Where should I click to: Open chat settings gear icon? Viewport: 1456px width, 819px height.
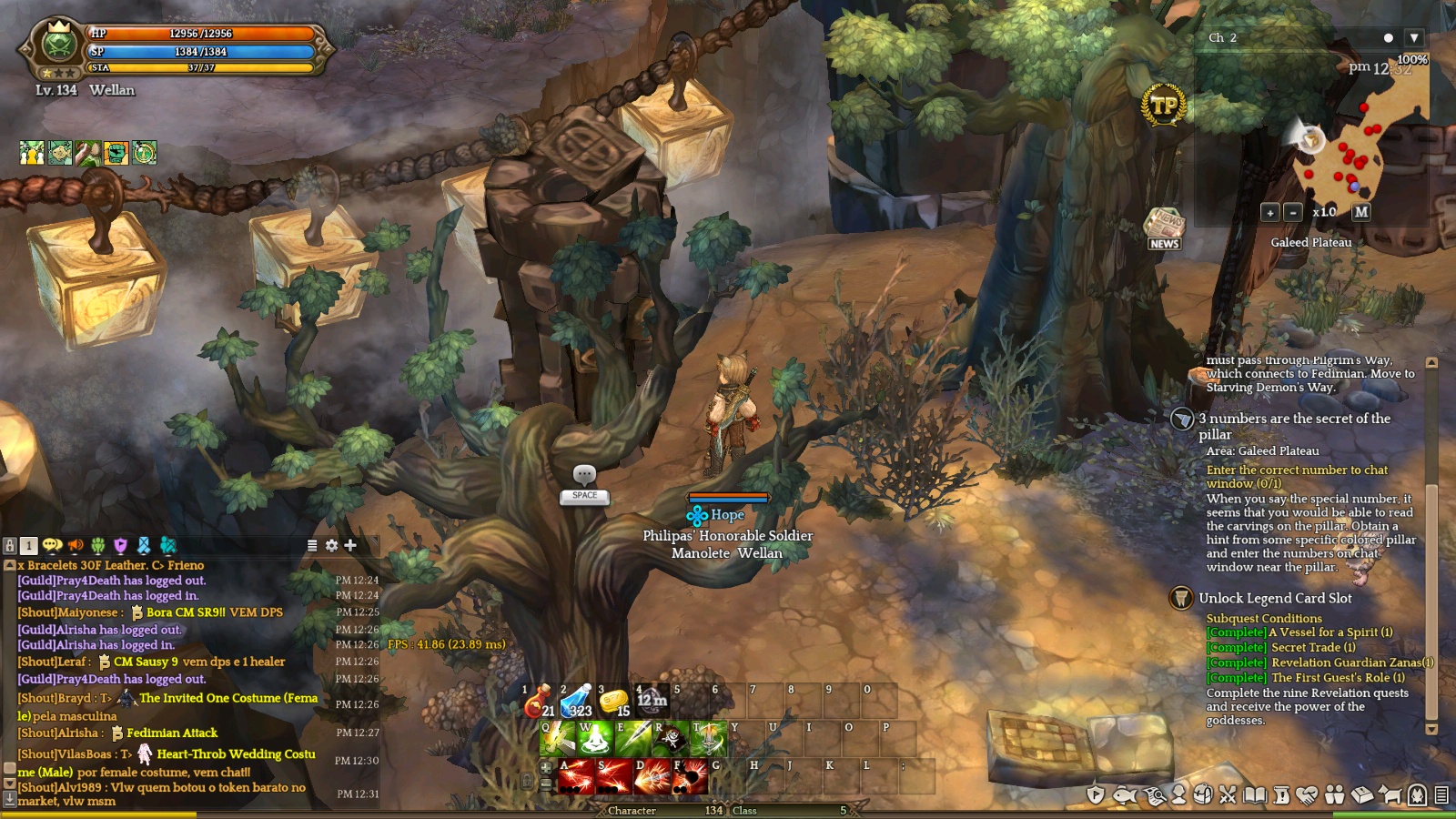pyautogui.click(x=331, y=545)
